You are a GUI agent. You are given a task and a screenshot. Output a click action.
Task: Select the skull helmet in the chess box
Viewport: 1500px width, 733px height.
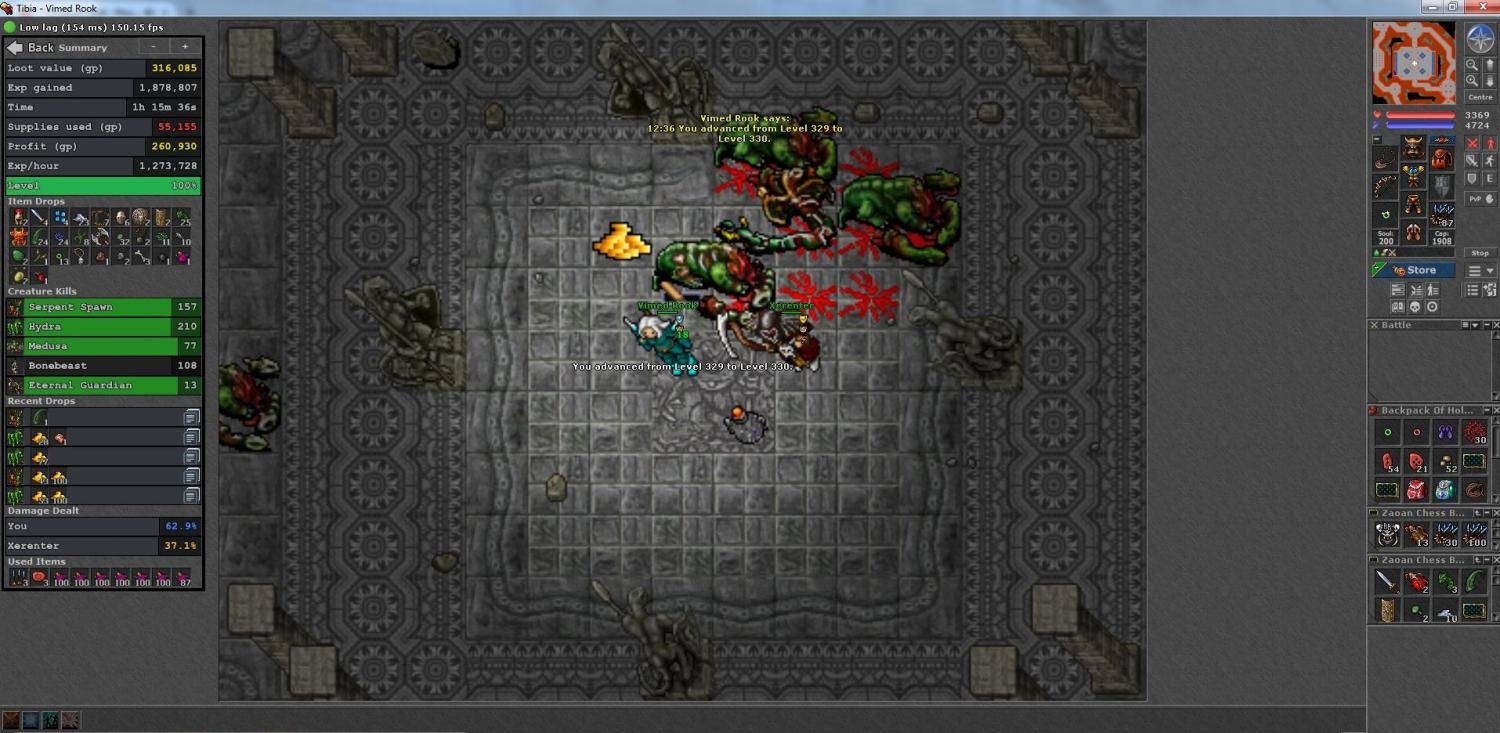(1387, 534)
